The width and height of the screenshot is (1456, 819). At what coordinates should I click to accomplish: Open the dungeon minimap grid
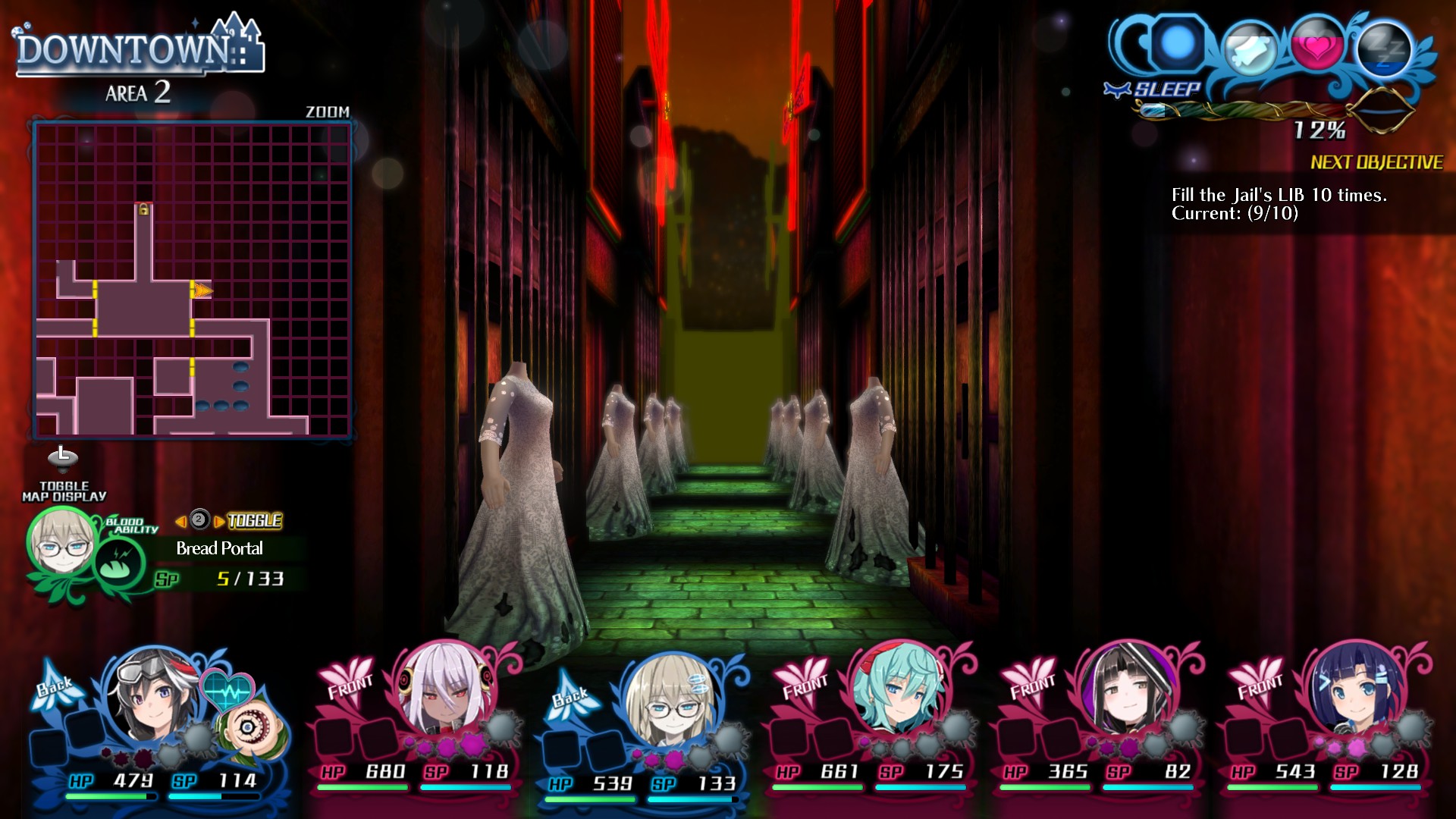click(x=193, y=281)
